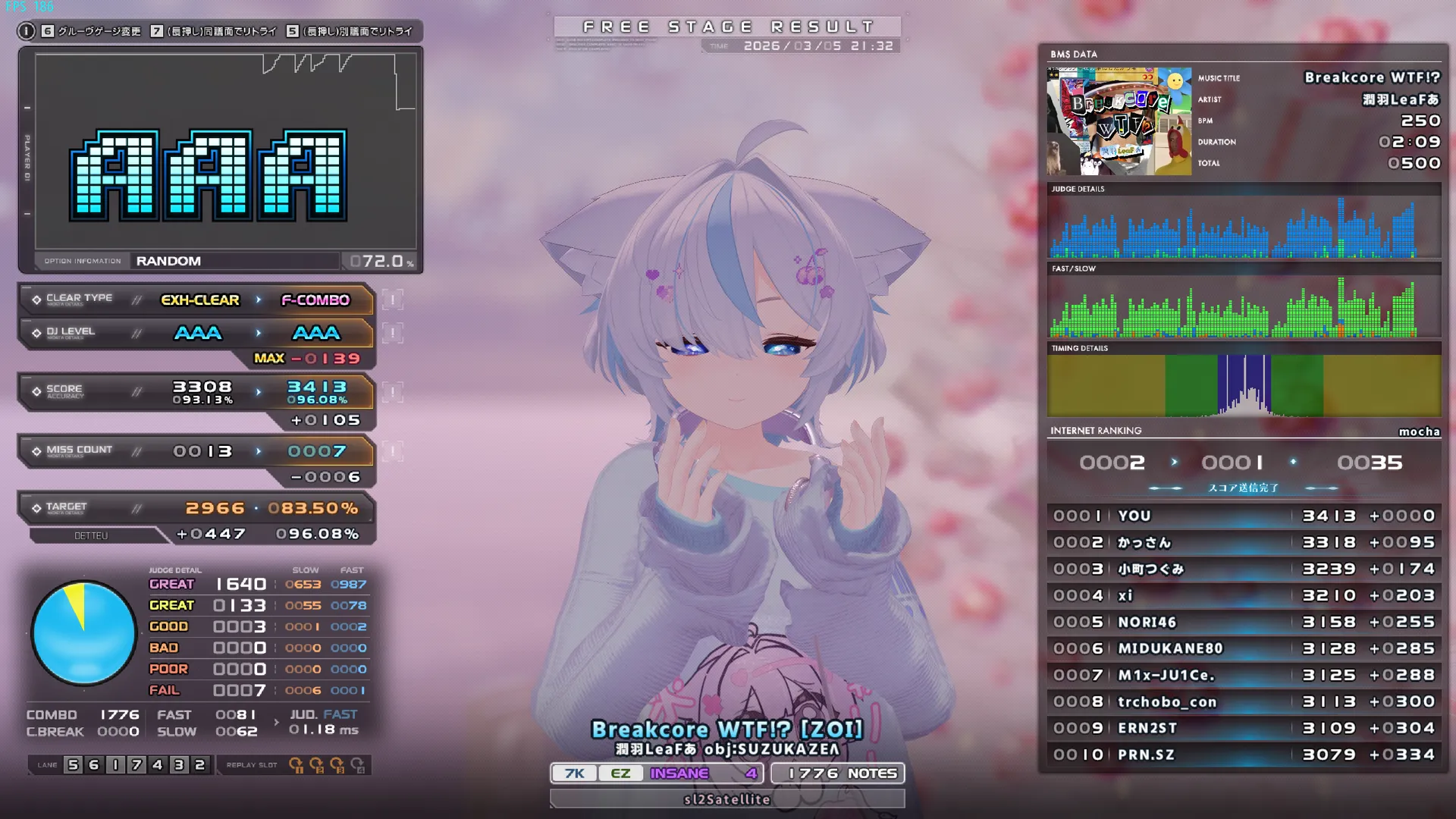Screen dimensions: 1456x819
Task: Expand the TIMING DETAILS section header
Action: [x=1080, y=348]
